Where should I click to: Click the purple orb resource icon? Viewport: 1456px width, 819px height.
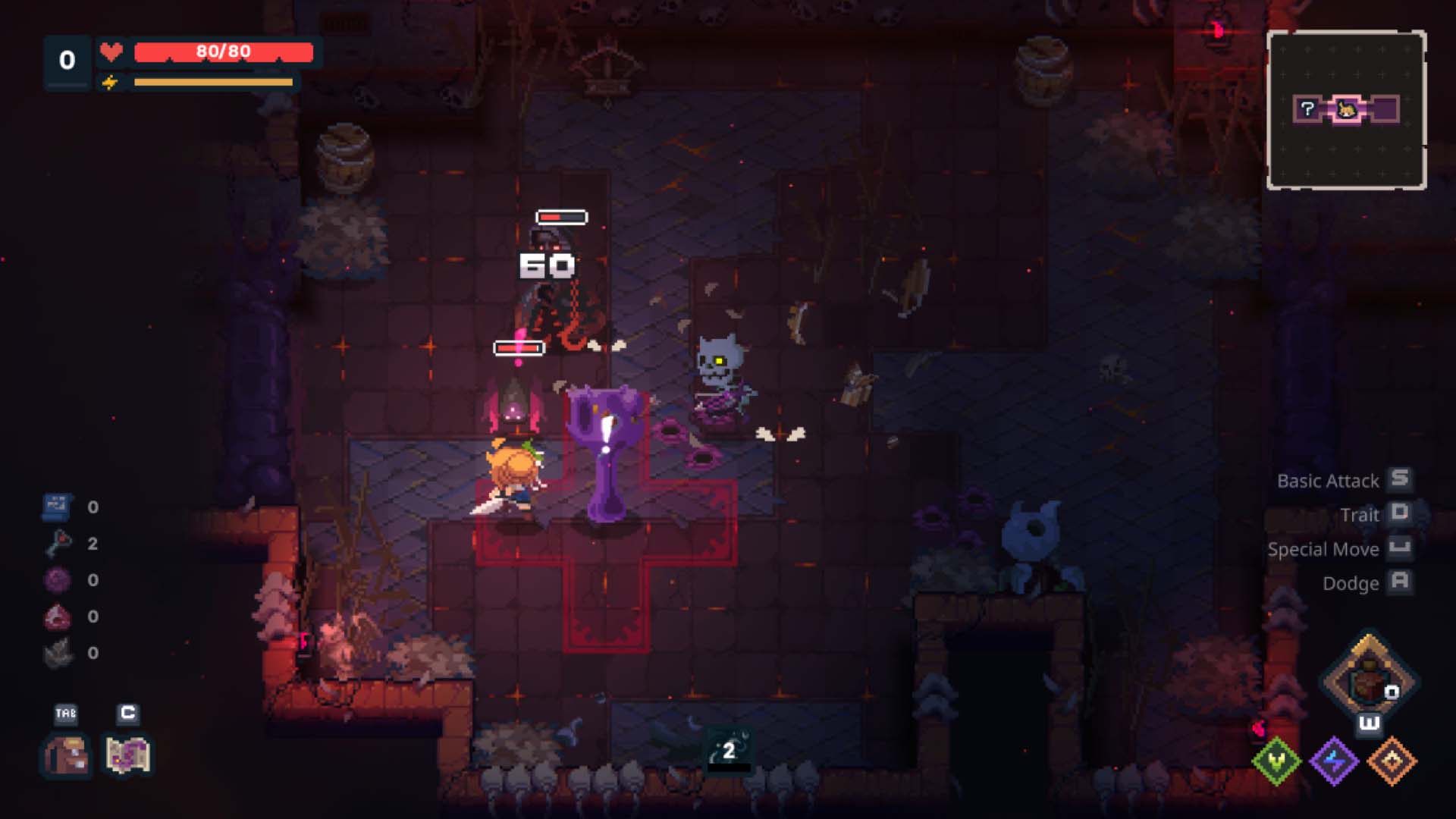pos(58,580)
